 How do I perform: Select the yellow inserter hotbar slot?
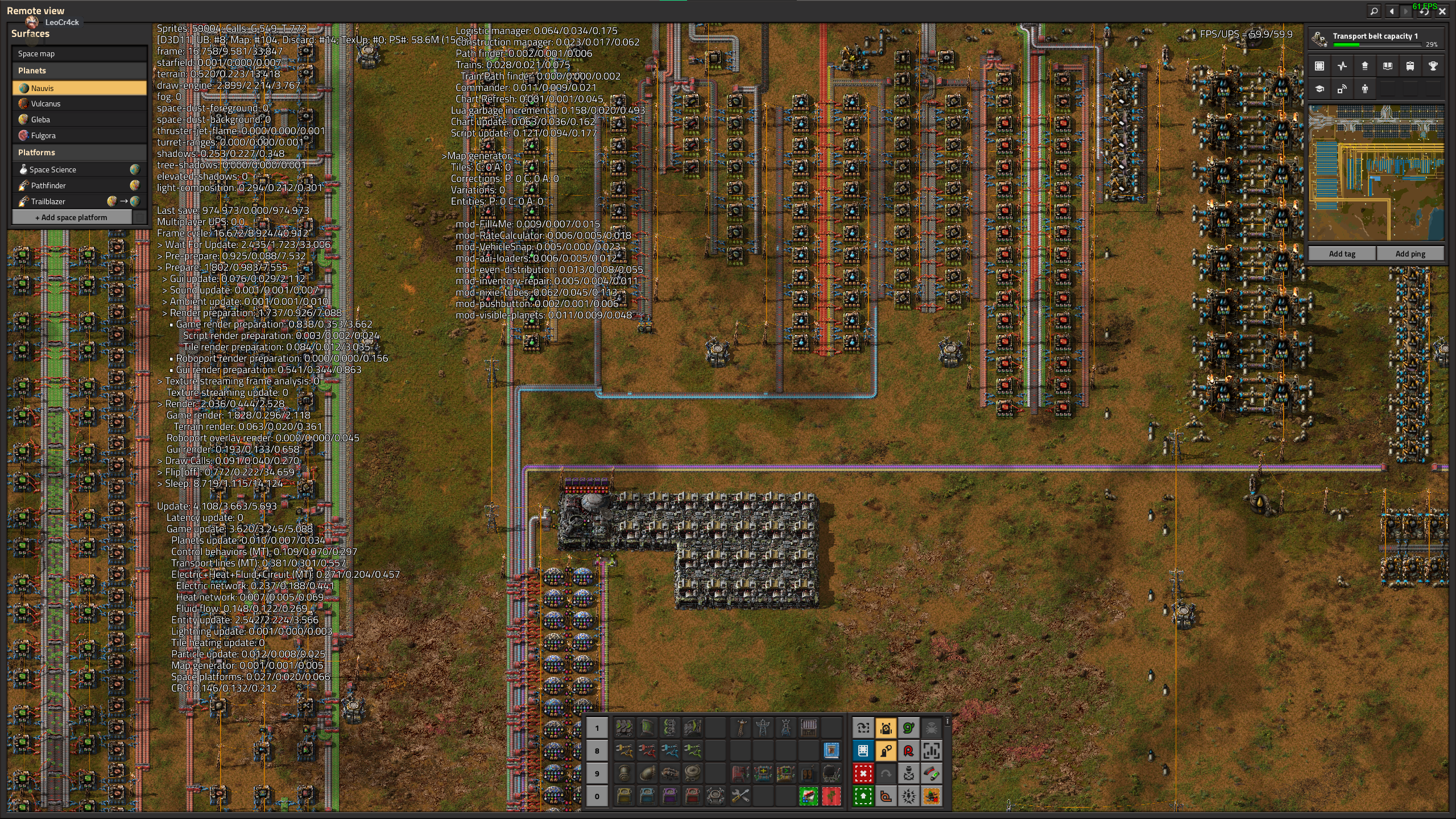pyautogui.click(x=624, y=751)
